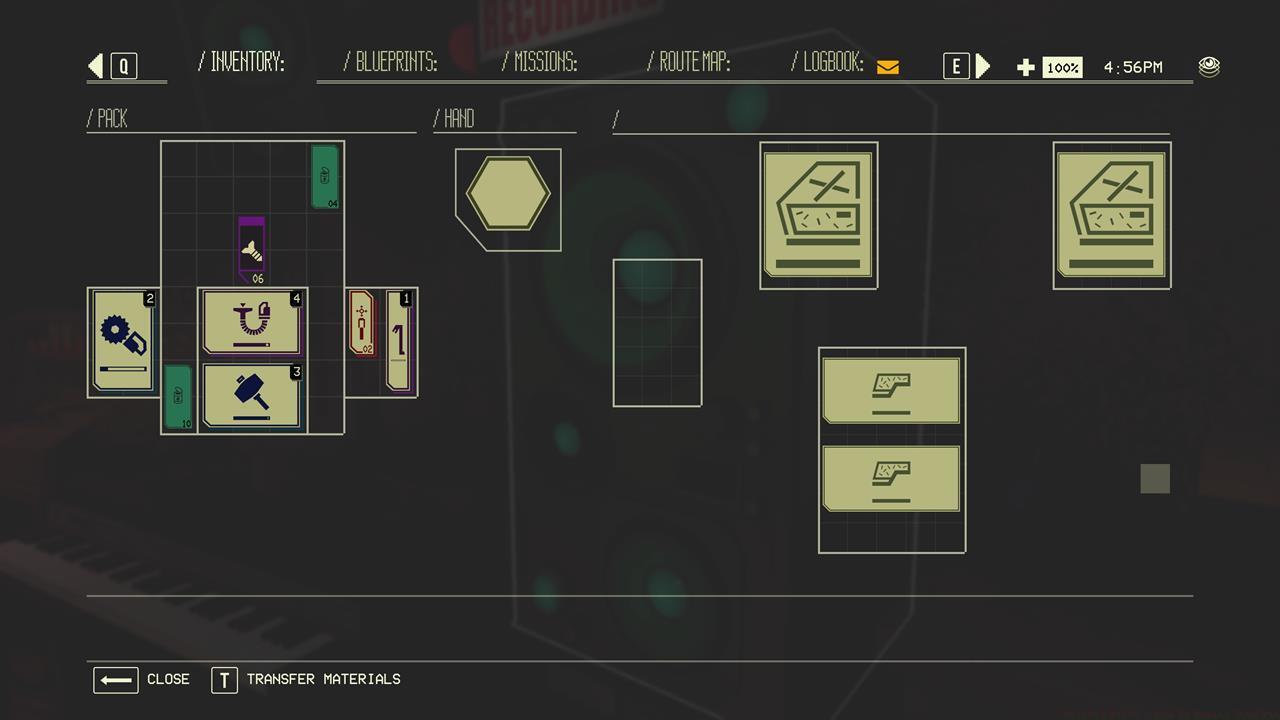Click the eye icon in the top-right corner

pos(1209,64)
